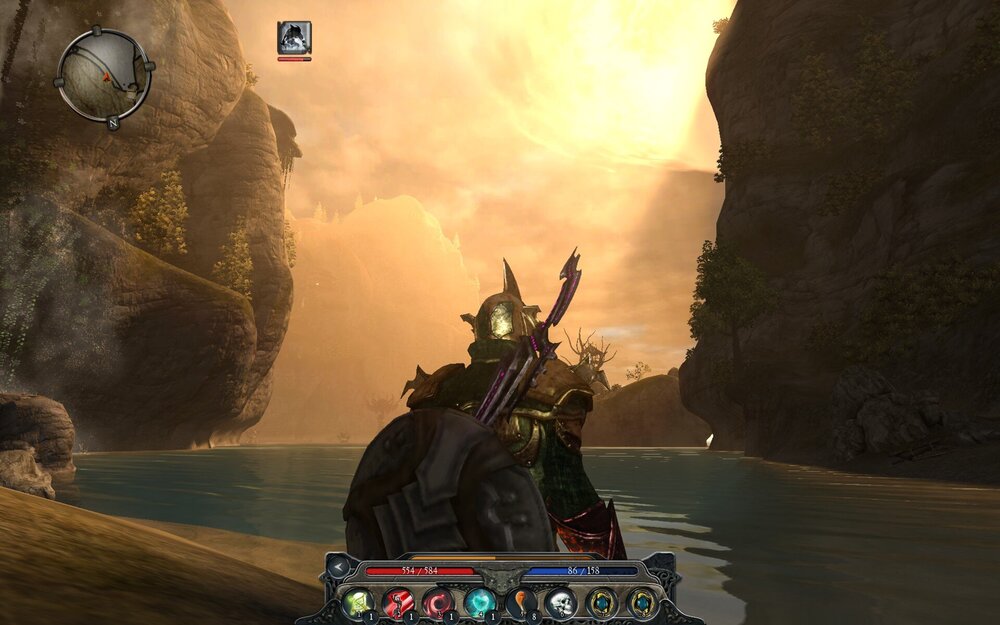Select the summoned creature portrait

pyautogui.click(x=294, y=37)
